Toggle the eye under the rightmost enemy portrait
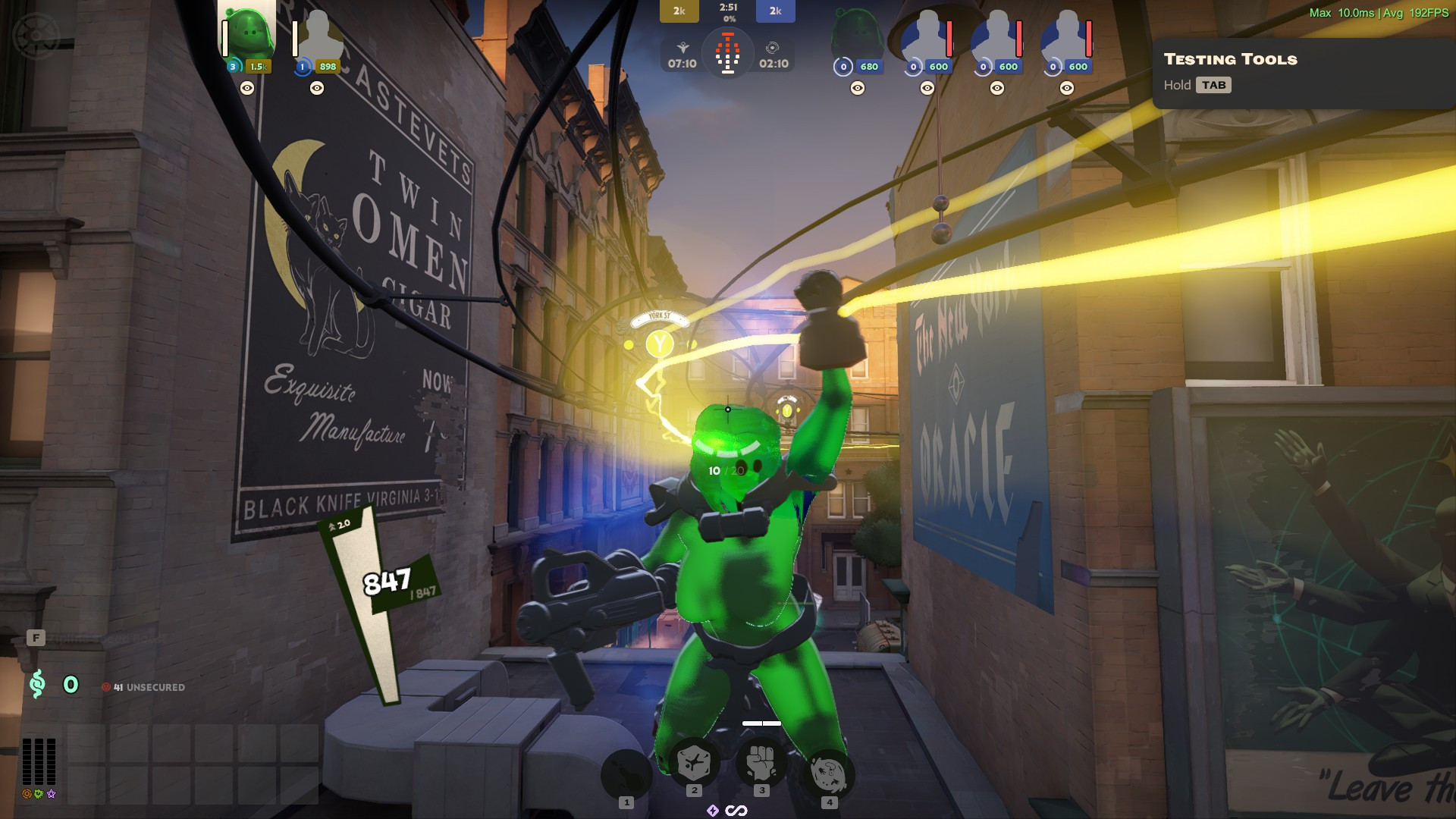This screenshot has height=819, width=1456. point(1068,89)
